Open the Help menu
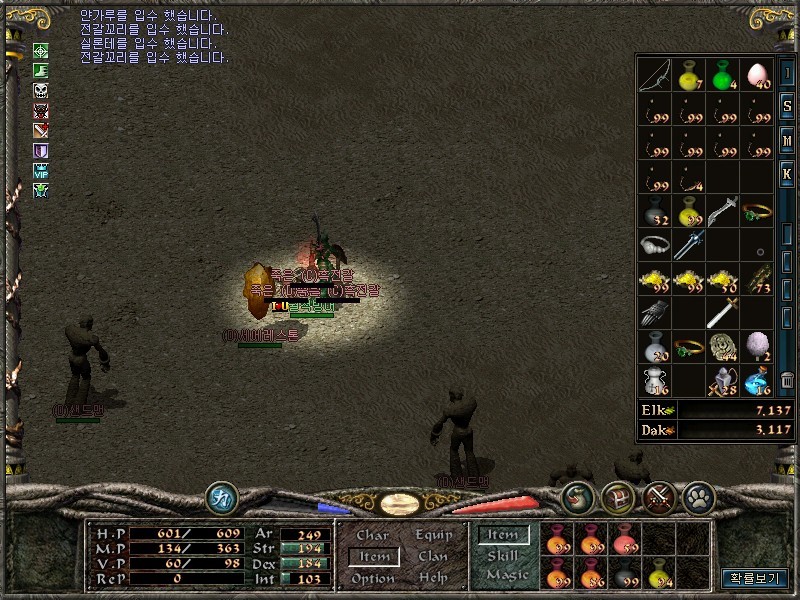The image size is (800, 600). (433, 579)
